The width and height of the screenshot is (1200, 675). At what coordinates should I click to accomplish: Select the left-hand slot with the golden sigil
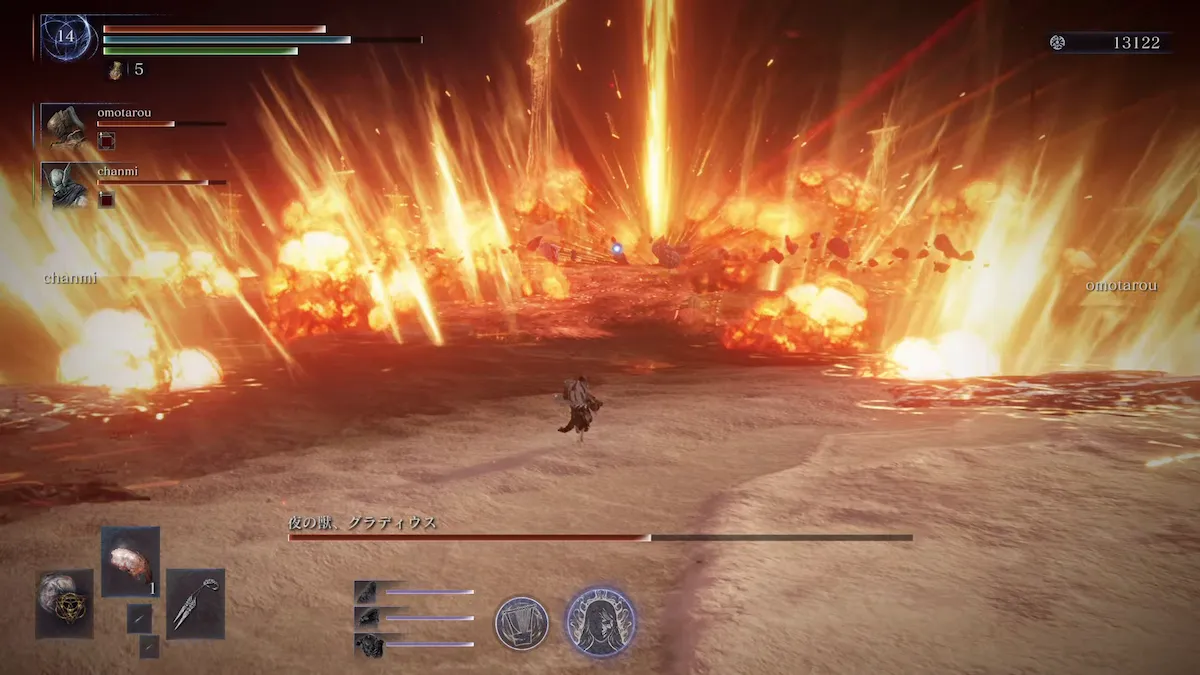[x=65, y=603]
